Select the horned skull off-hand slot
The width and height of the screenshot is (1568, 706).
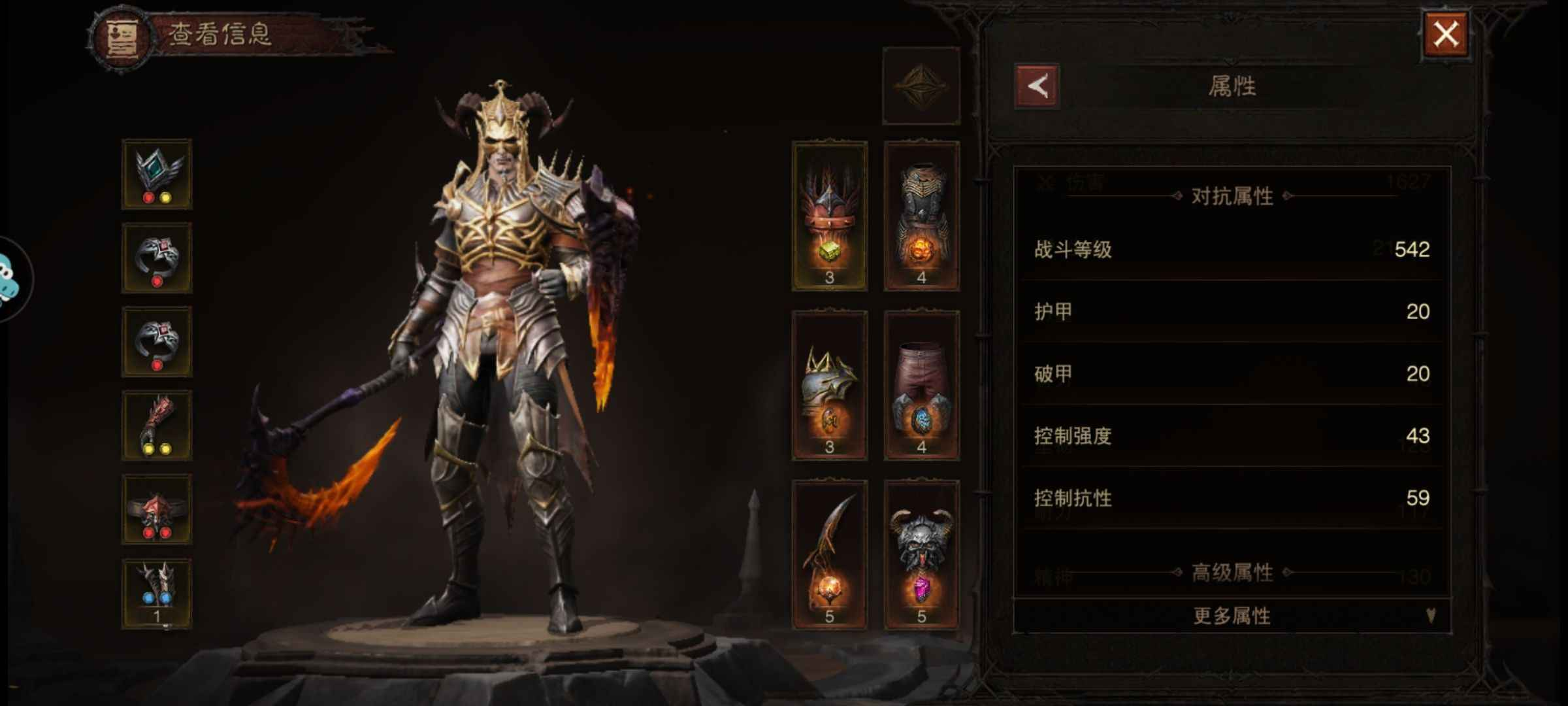[x=921, y=554]
